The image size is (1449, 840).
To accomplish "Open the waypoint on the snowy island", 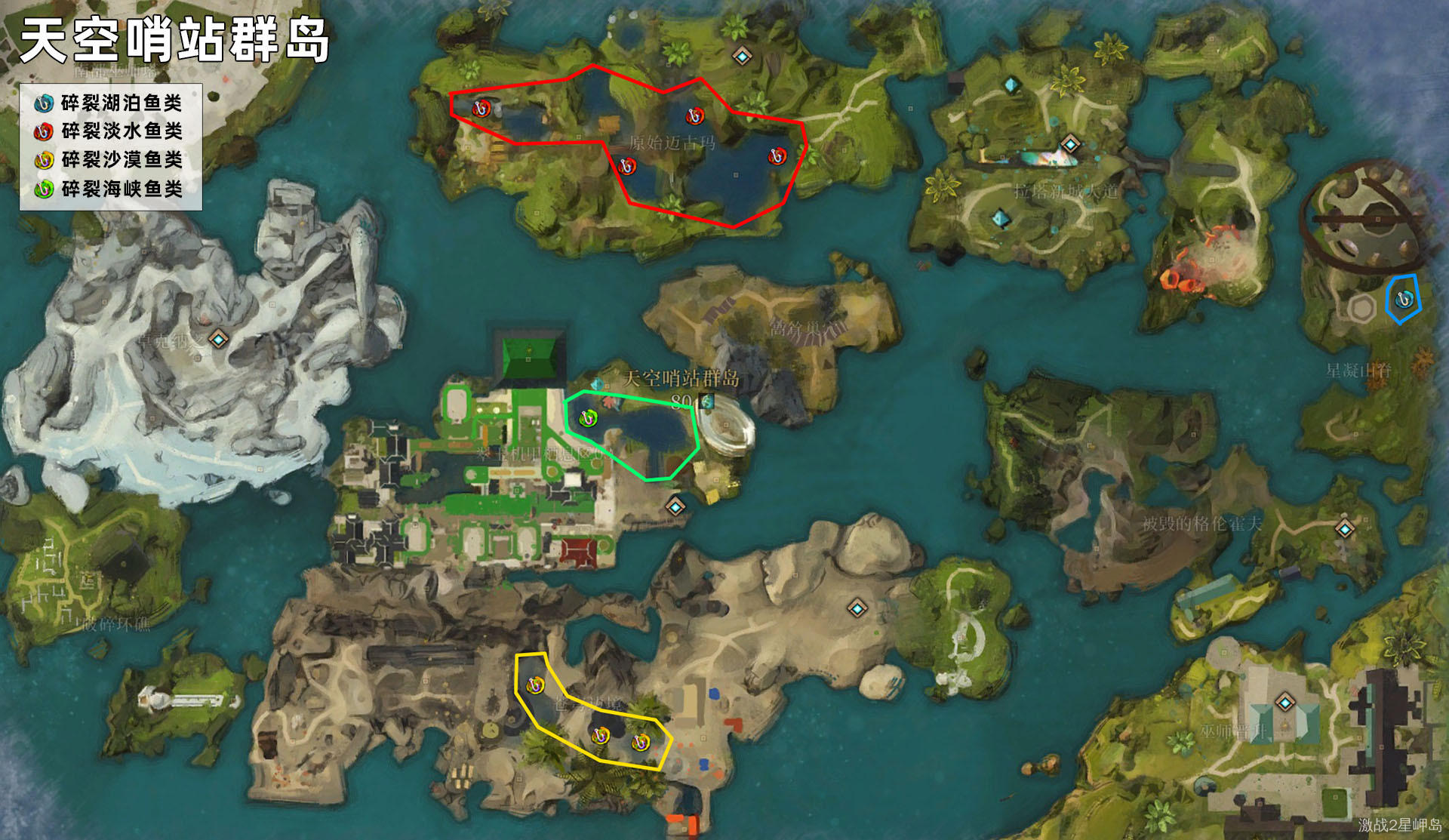I will [x=219, y=339].
